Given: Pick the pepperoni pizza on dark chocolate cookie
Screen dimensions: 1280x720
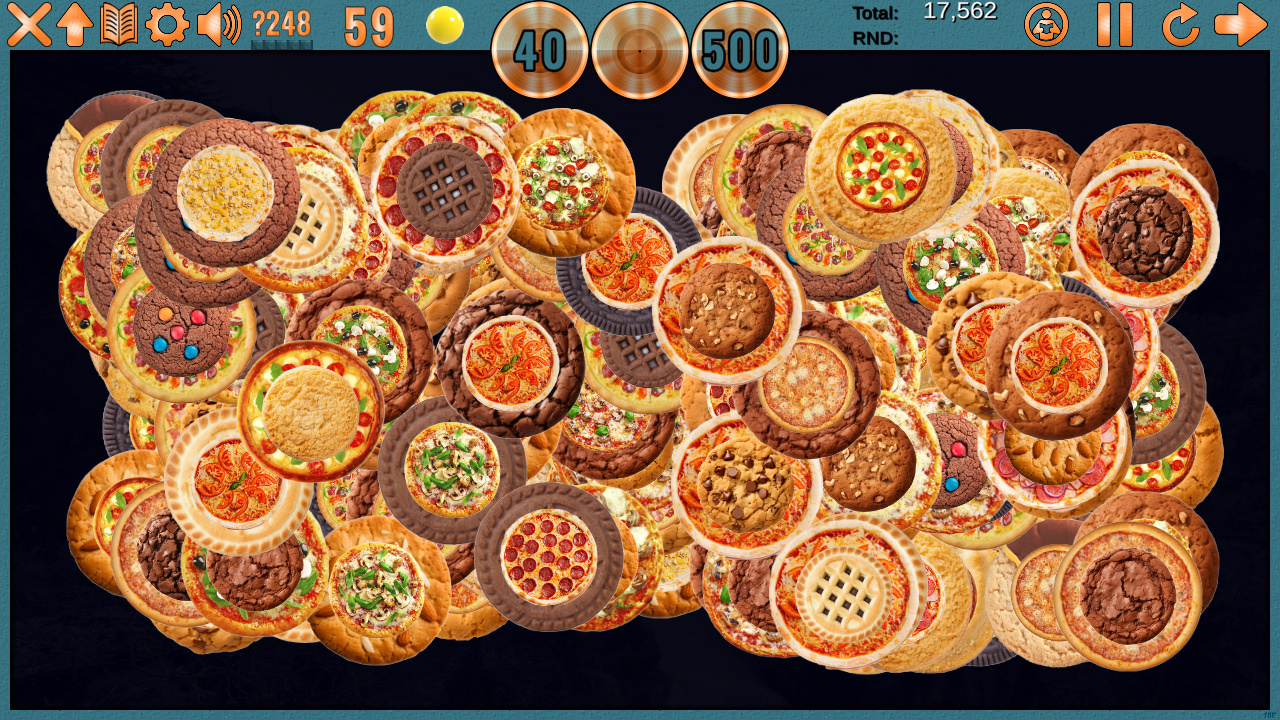Looking at the screenshot, I should [548, 556].
